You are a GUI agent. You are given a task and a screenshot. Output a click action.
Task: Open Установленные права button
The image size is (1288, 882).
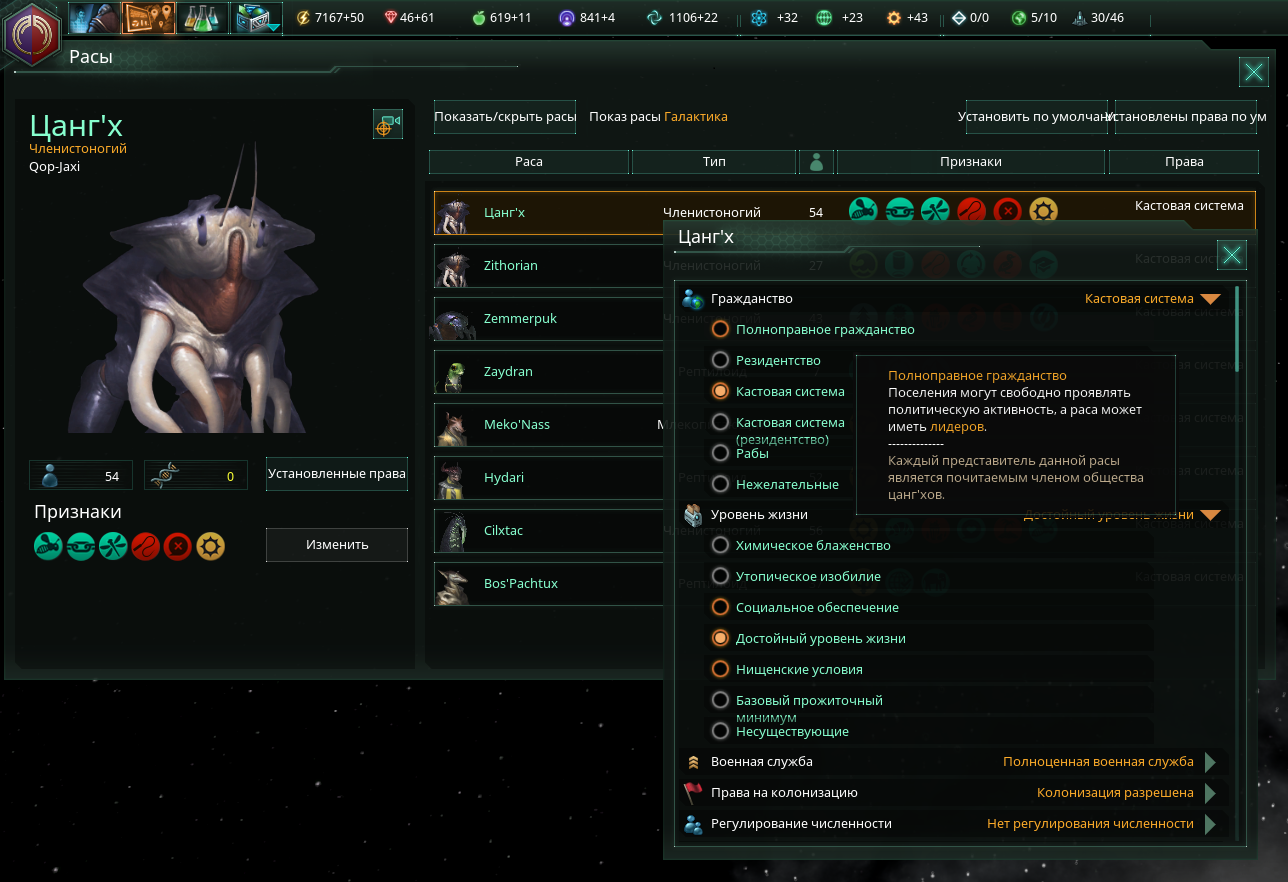coord(337,474)
